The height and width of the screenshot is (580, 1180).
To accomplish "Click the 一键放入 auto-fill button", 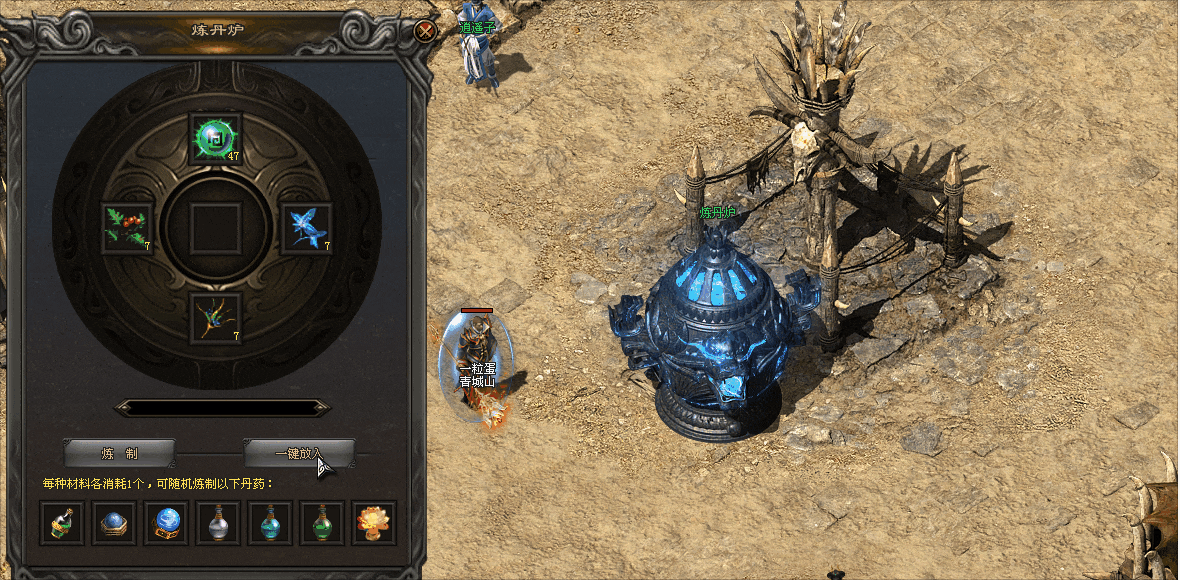I will click(299, 453).
